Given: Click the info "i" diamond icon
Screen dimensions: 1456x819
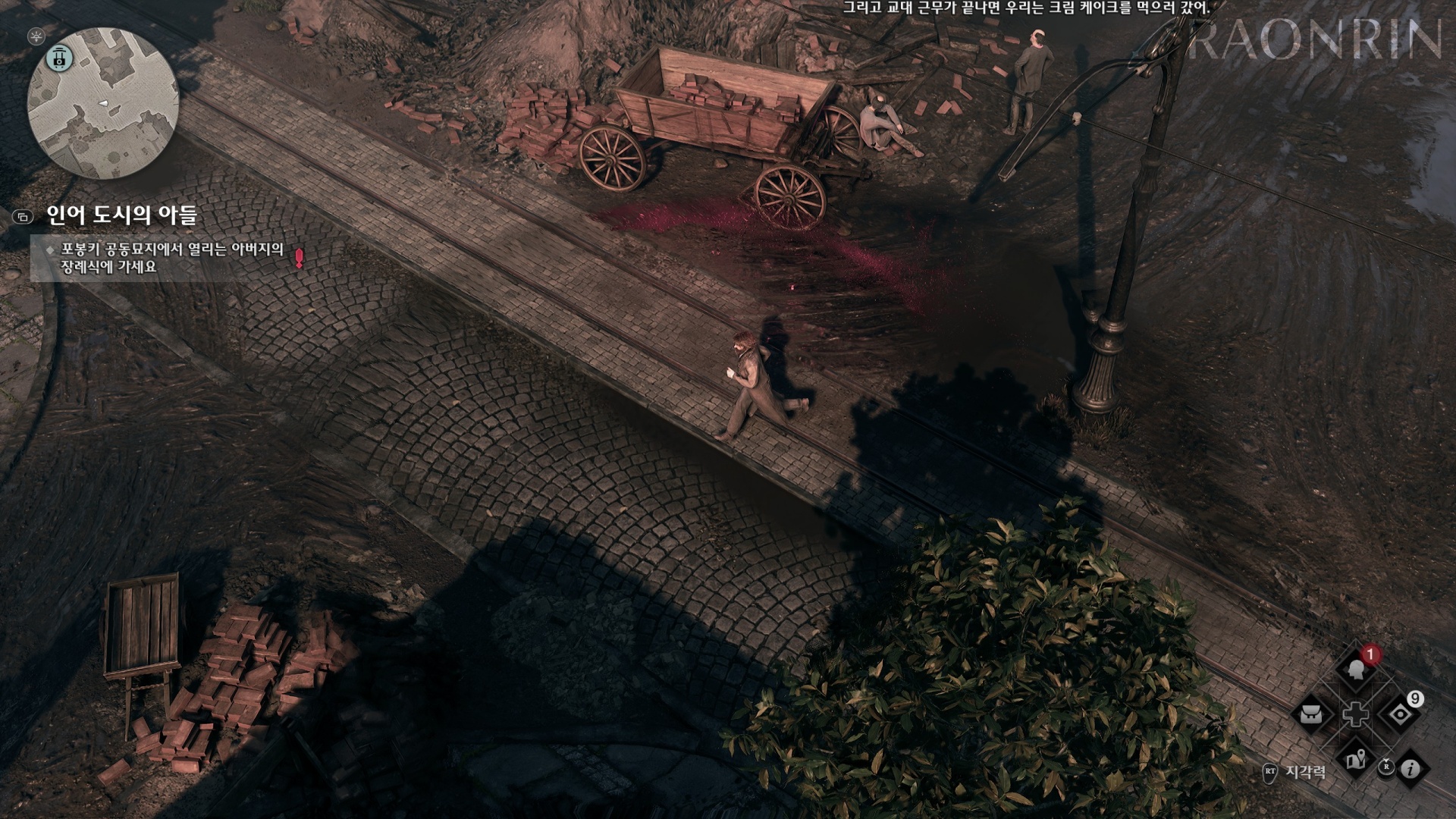Looking at the screenshot, I should point(1410,769).
